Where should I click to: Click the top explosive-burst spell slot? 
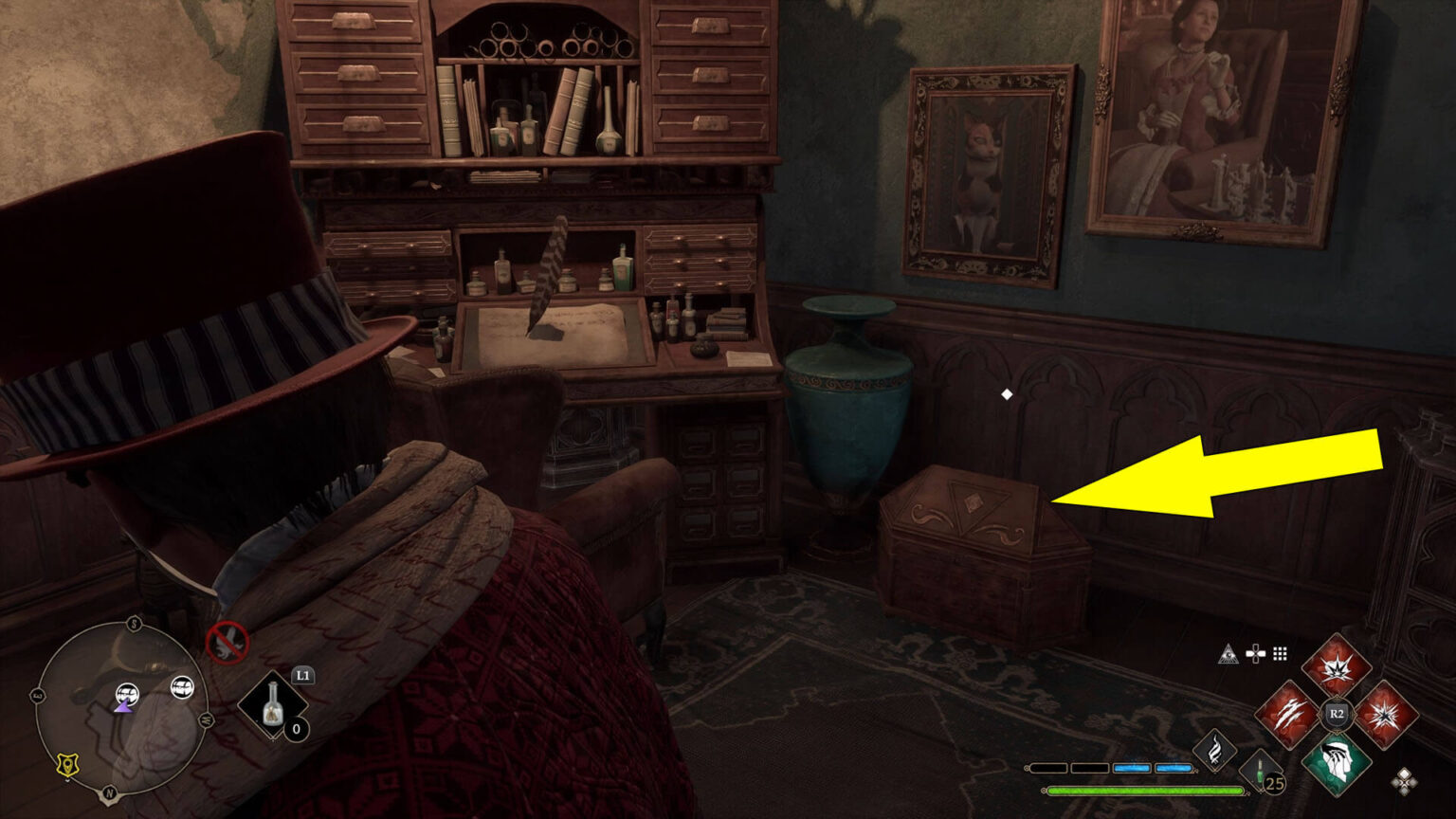click(1336, 667)
